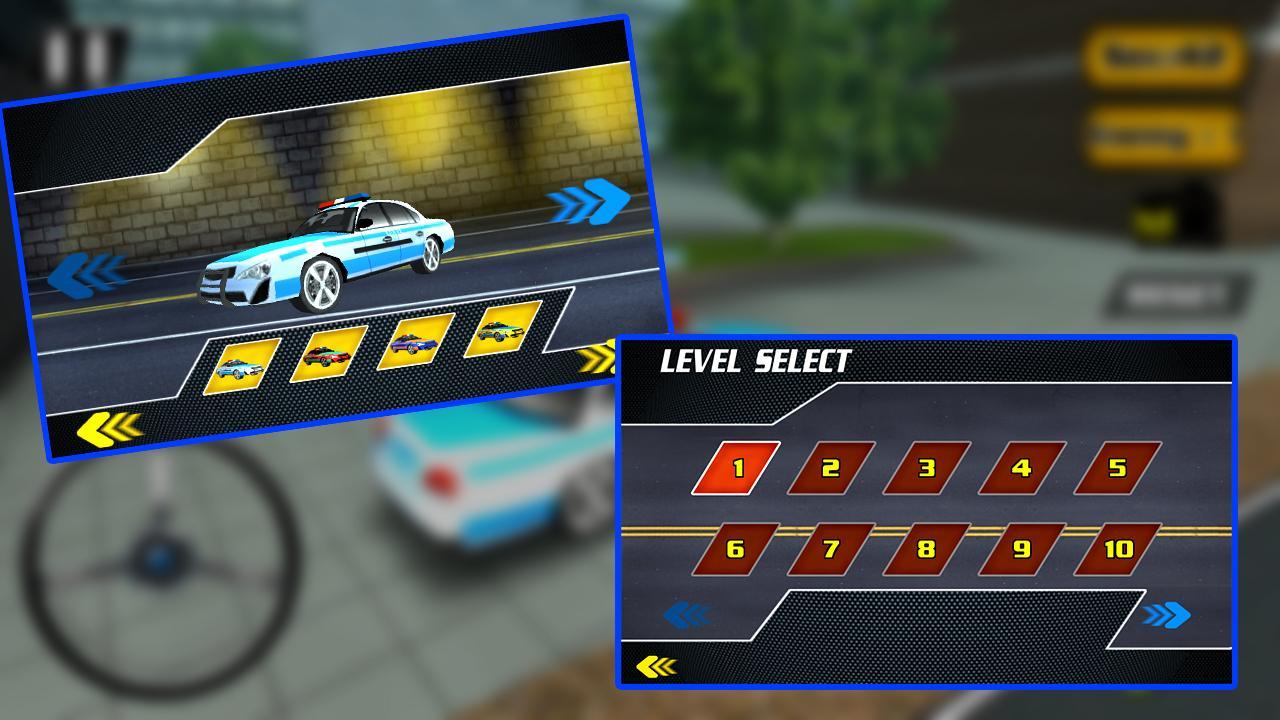Choose level 2 in Level Select
The image size is (1280, 720).
pos(831,468)
